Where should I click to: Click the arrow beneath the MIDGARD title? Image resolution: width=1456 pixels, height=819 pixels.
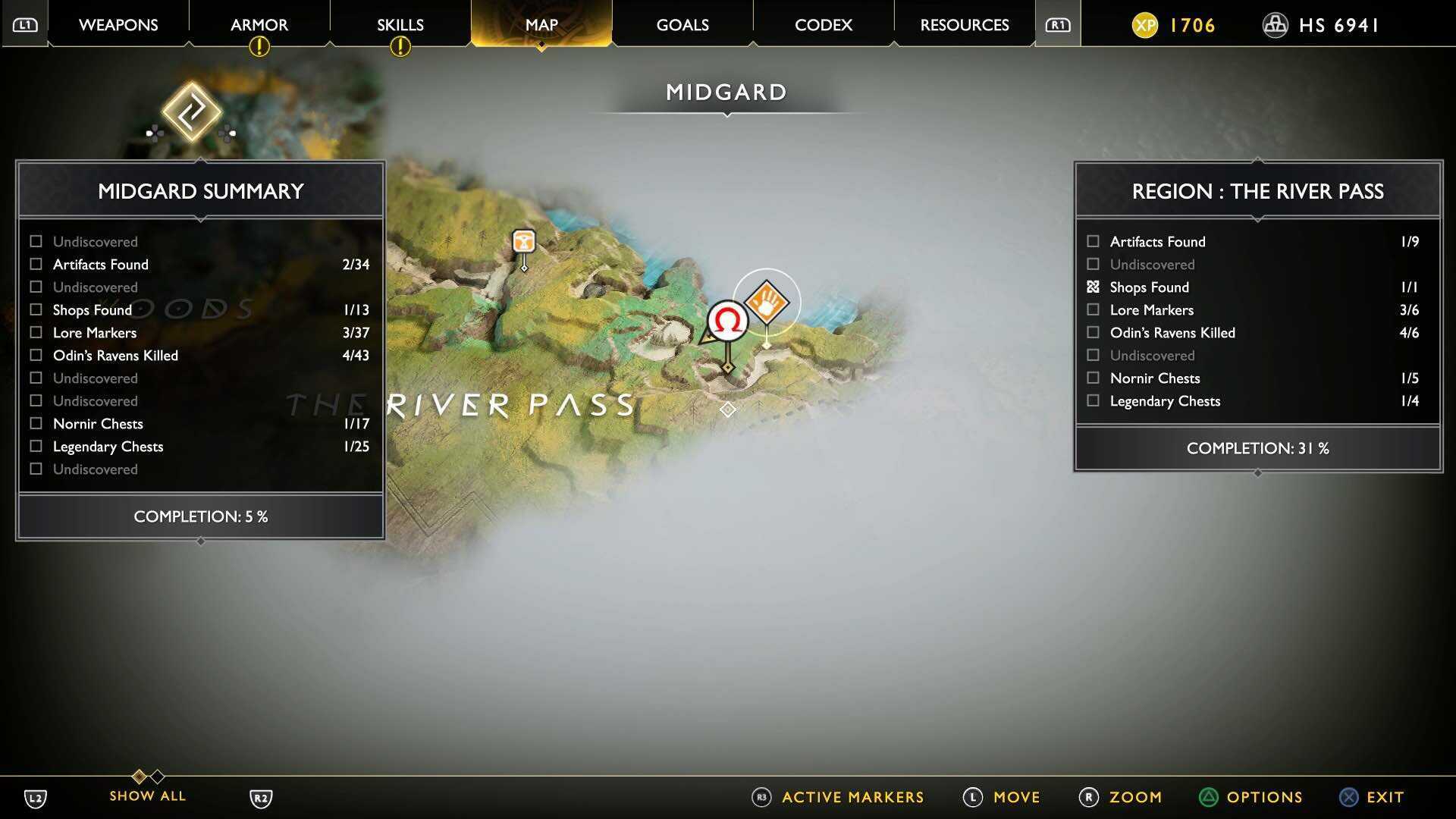point(727,115)
